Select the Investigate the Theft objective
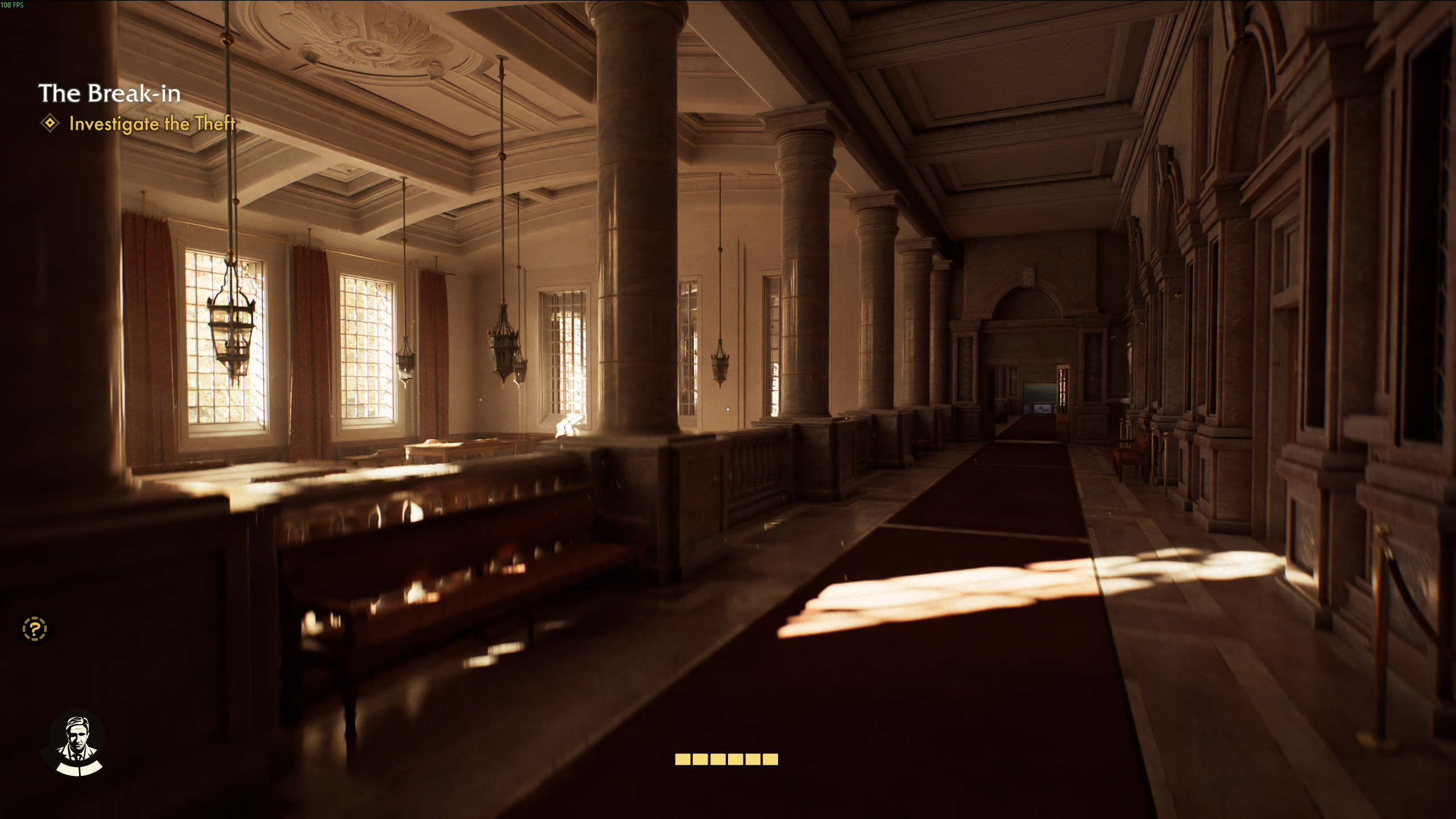 click(151, 123)
